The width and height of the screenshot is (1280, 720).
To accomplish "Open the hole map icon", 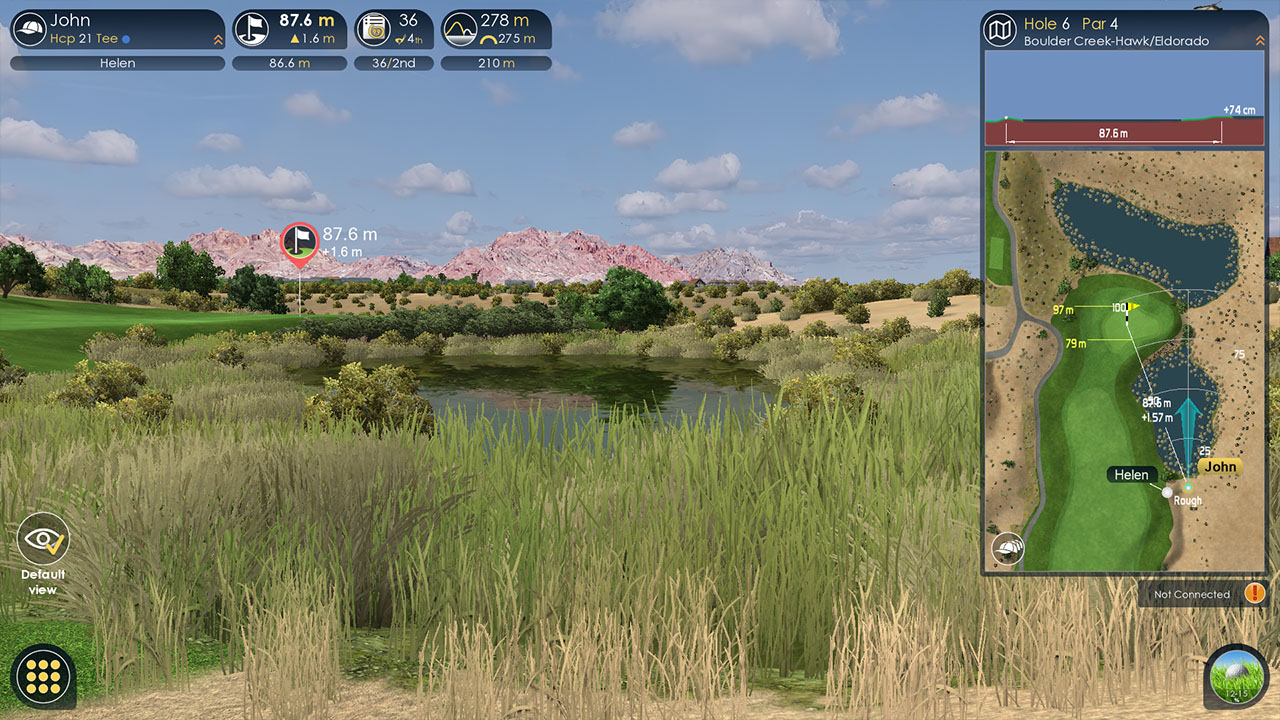I will click(x=1000, y=29).
